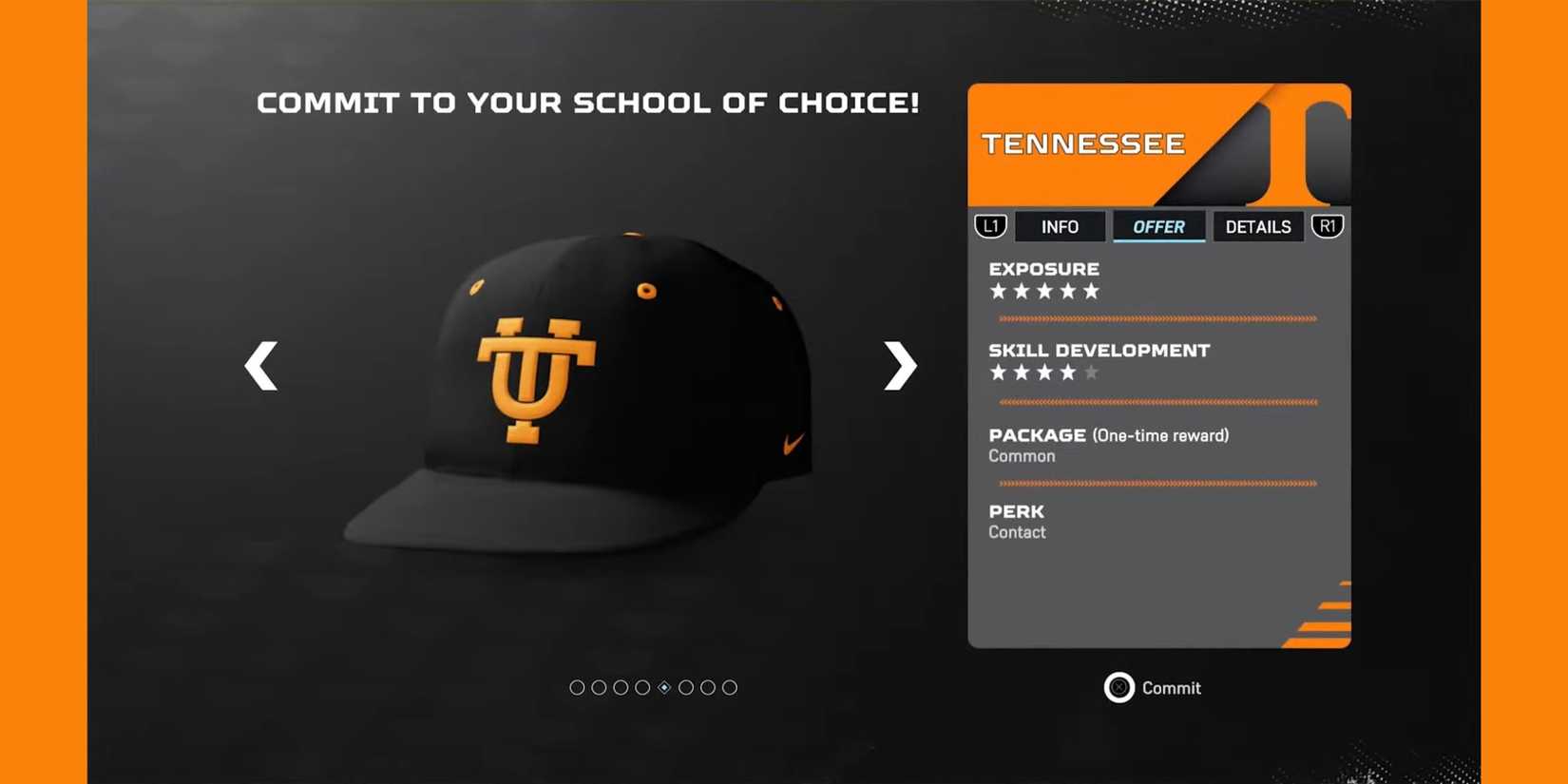Viewport: 1568px width, 784px height.
Task: Click the right arrow to view next school
Action: (897, 366)
